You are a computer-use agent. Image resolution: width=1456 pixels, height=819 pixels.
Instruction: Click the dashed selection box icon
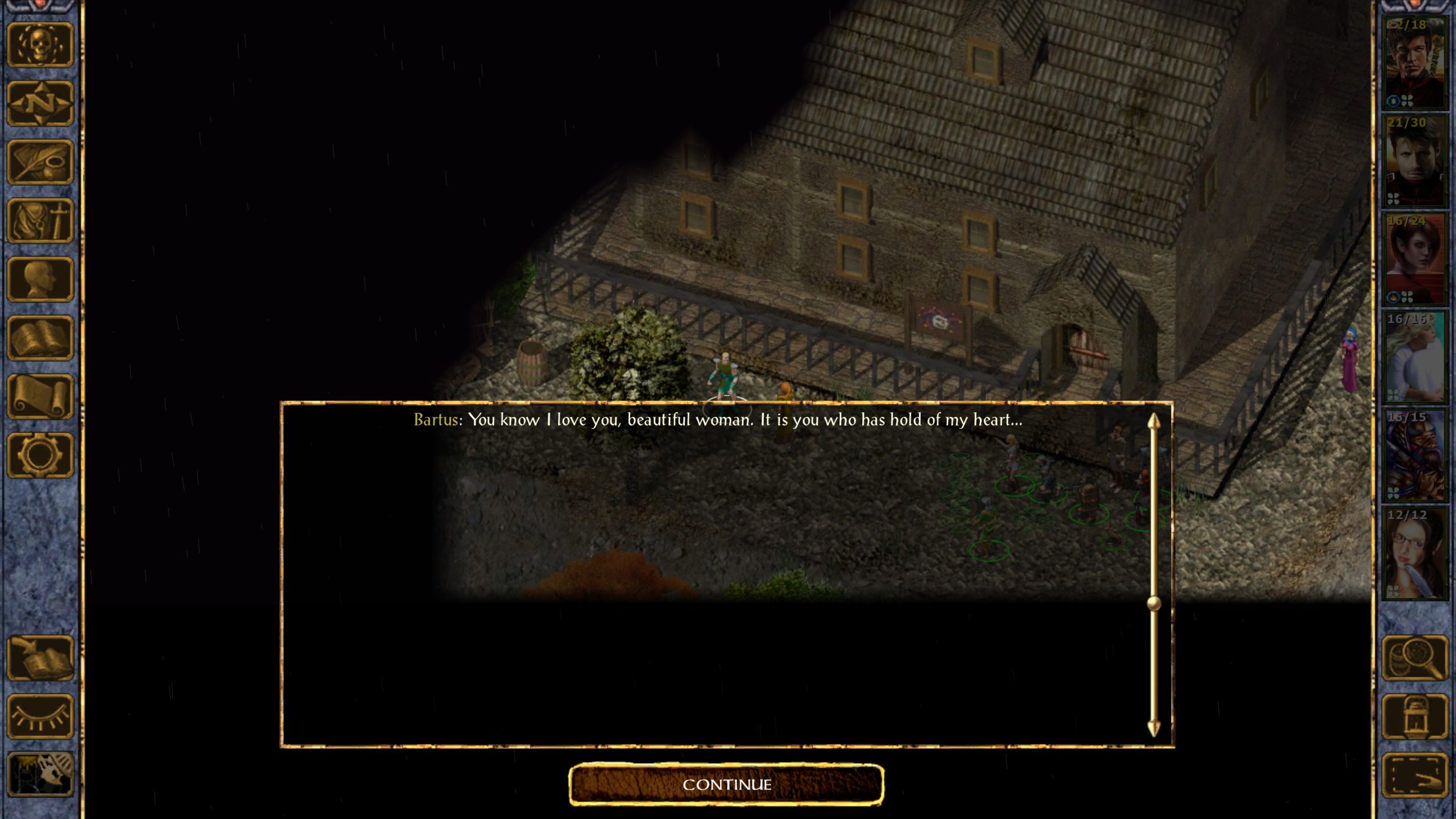click(1414, 775)
